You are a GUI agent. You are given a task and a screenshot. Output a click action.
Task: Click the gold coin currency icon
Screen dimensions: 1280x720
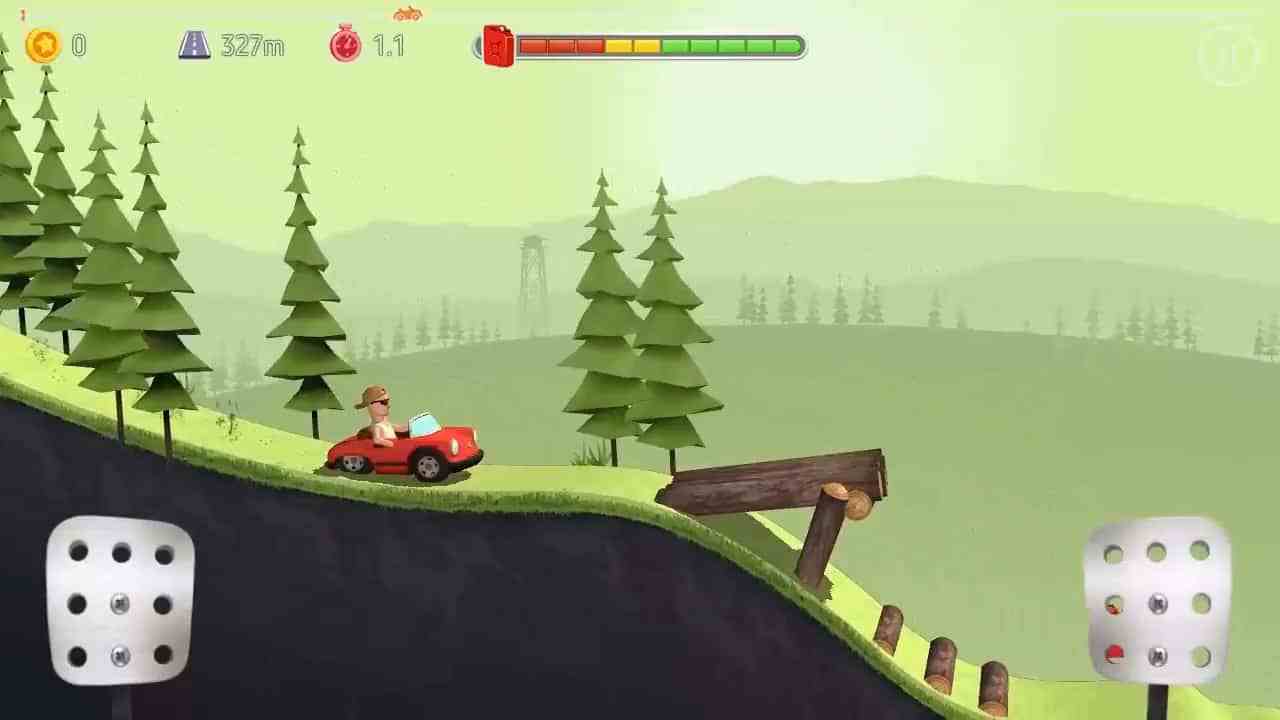click(42, 46)
